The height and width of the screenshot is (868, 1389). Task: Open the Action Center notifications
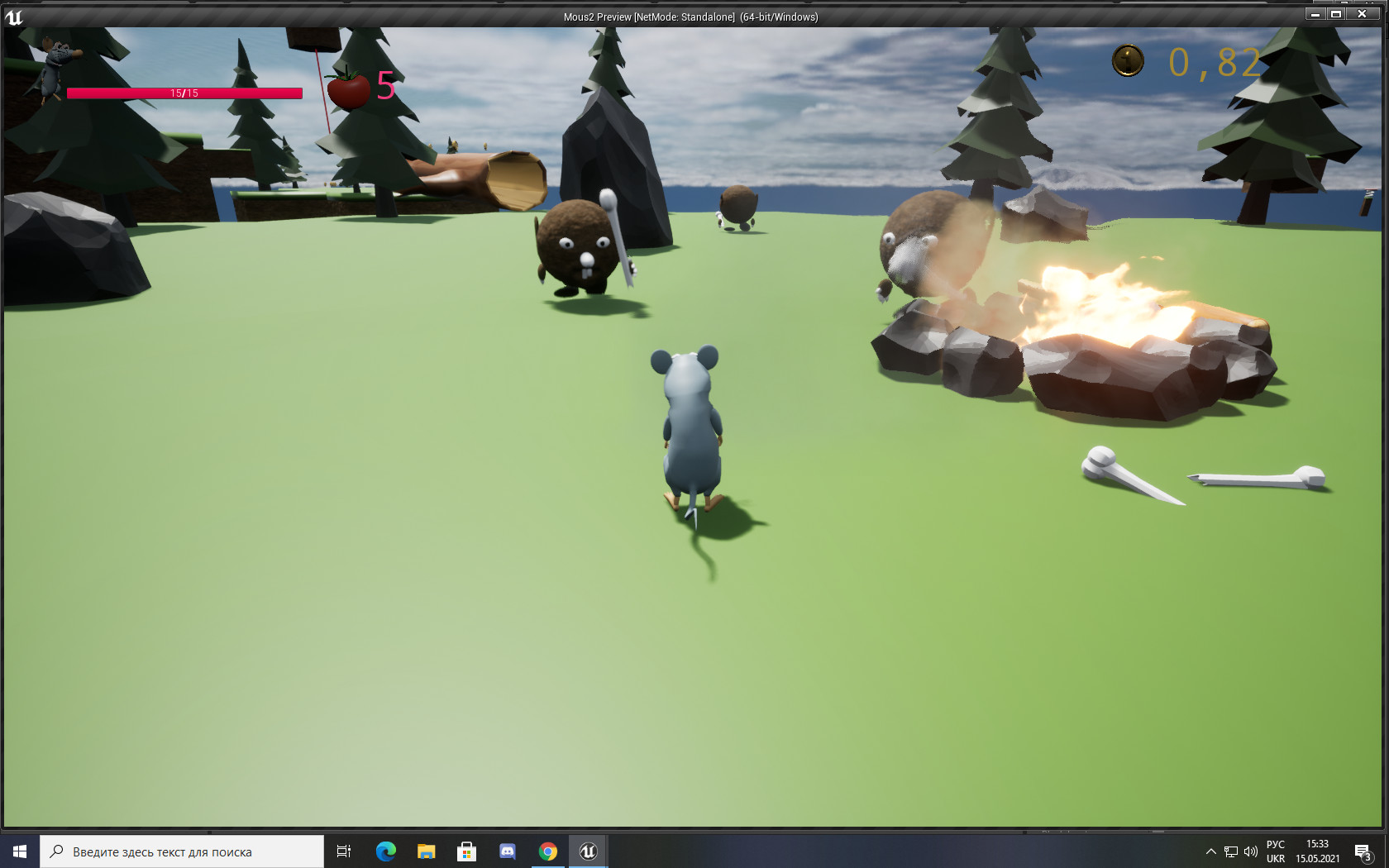pos(1363,851)
